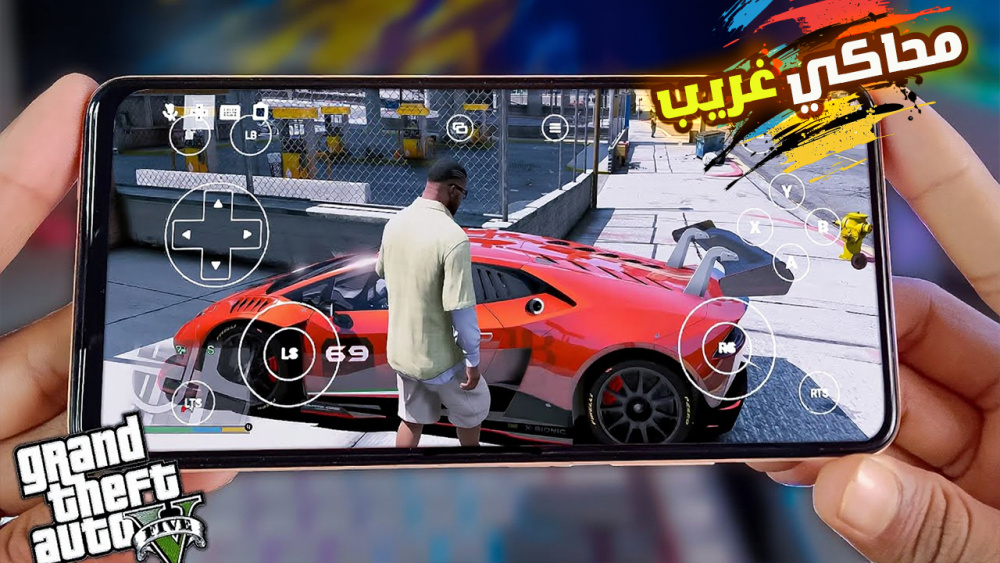The height and width of the screenshot is (563, 1000).
Task: Tap the X touch button
Action: point(755,228)
